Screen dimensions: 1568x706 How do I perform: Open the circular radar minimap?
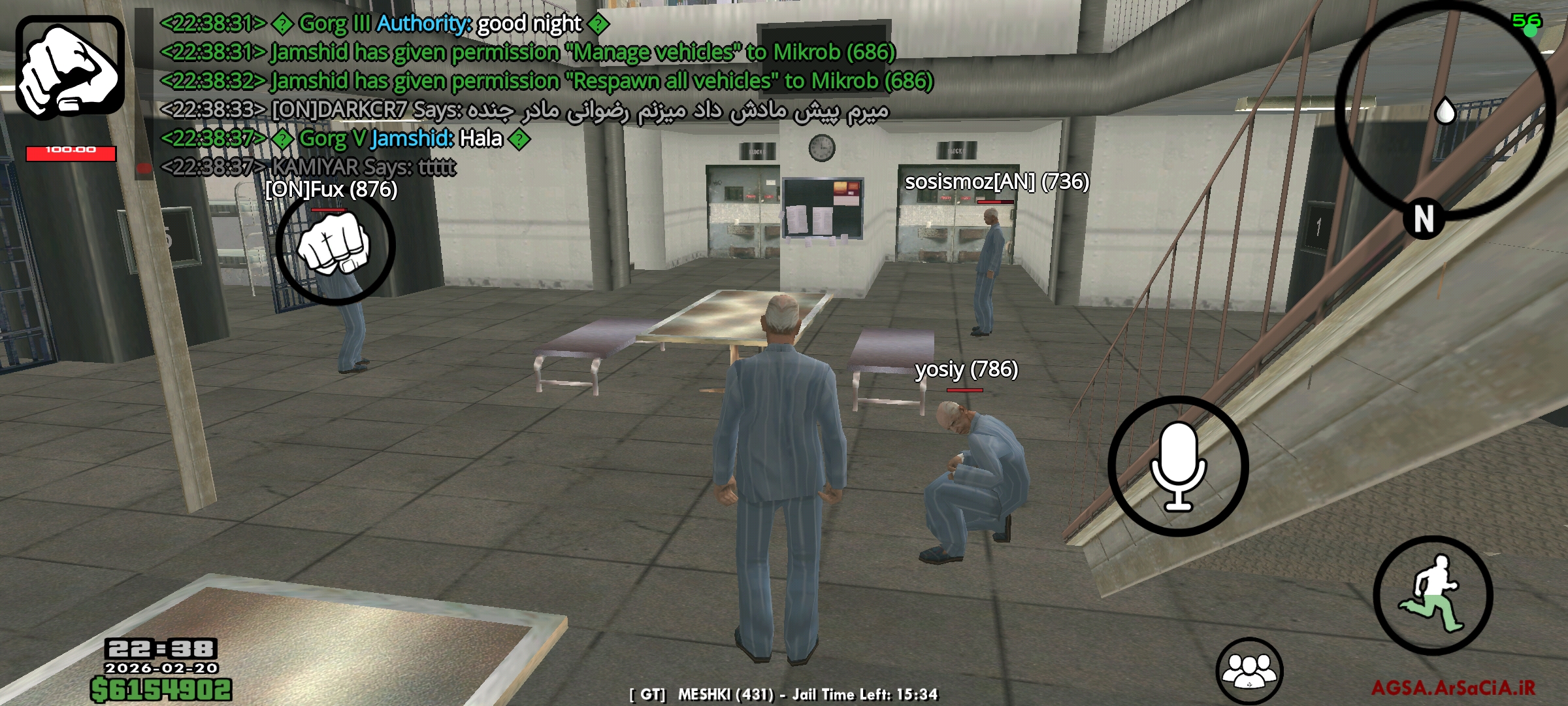click(x=1445, y=111)
